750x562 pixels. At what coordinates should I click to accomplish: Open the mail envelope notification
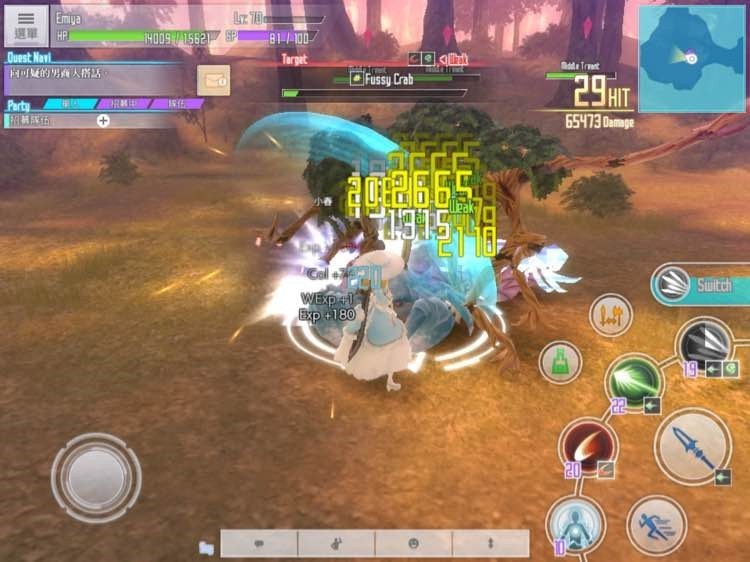[213, 80]
